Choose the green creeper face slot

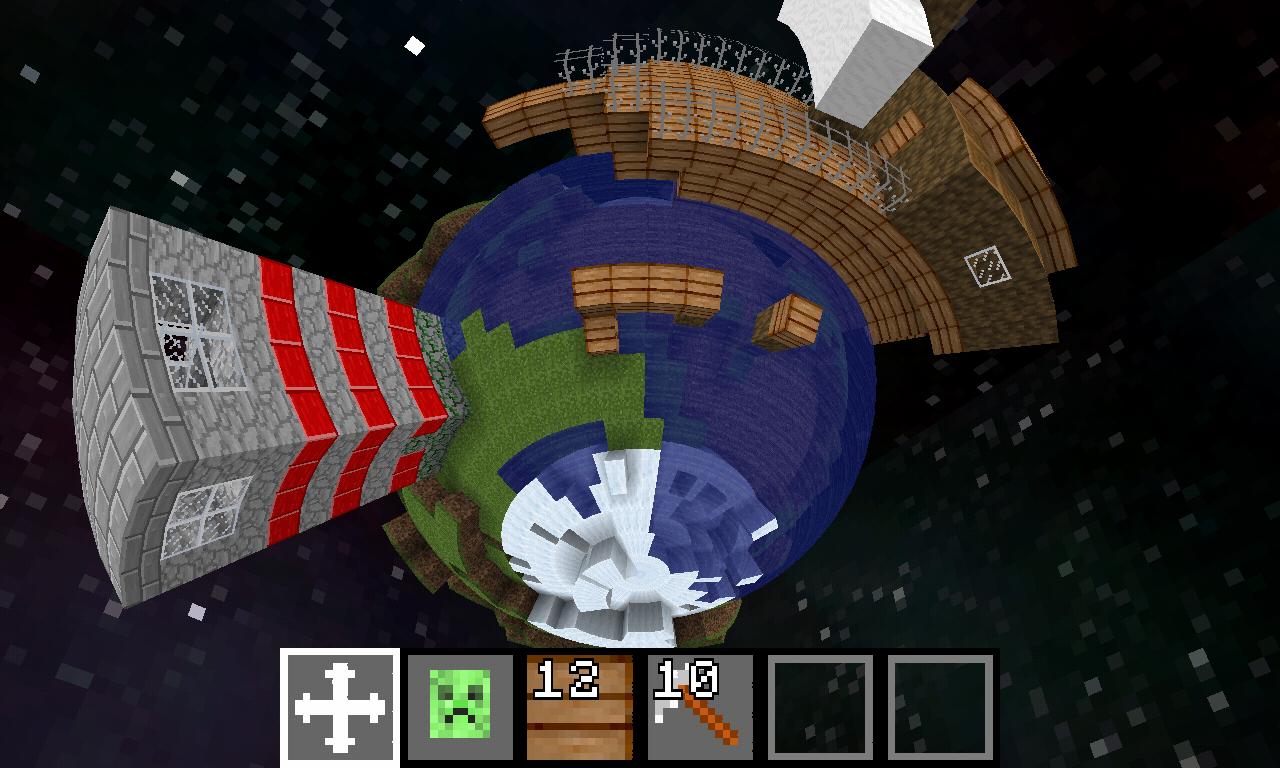[x=460, y=708]
